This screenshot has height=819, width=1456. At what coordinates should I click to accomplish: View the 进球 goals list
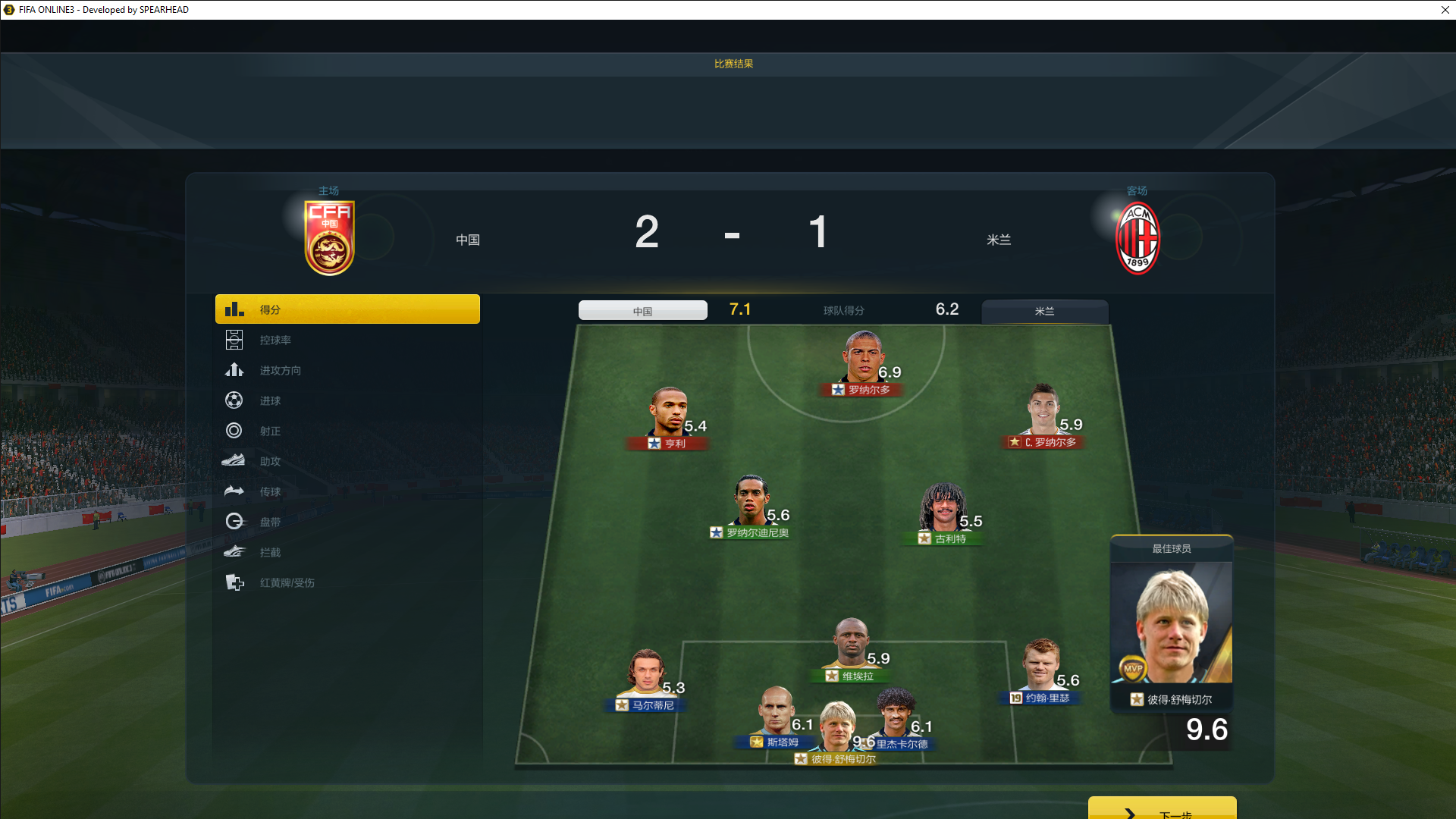click(x=270, y=401)
